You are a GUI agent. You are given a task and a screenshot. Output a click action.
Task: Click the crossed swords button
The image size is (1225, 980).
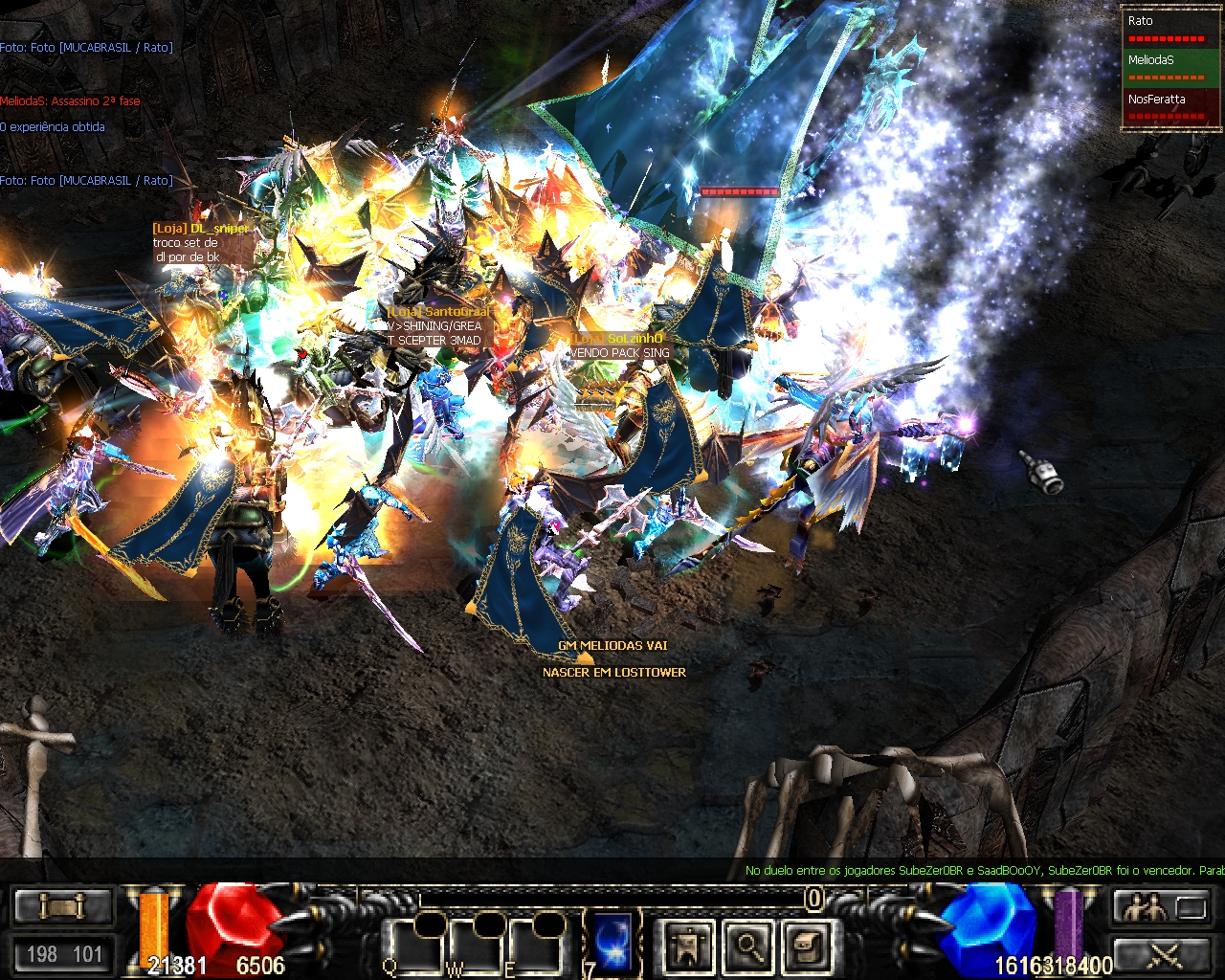tap(1165, 954)
